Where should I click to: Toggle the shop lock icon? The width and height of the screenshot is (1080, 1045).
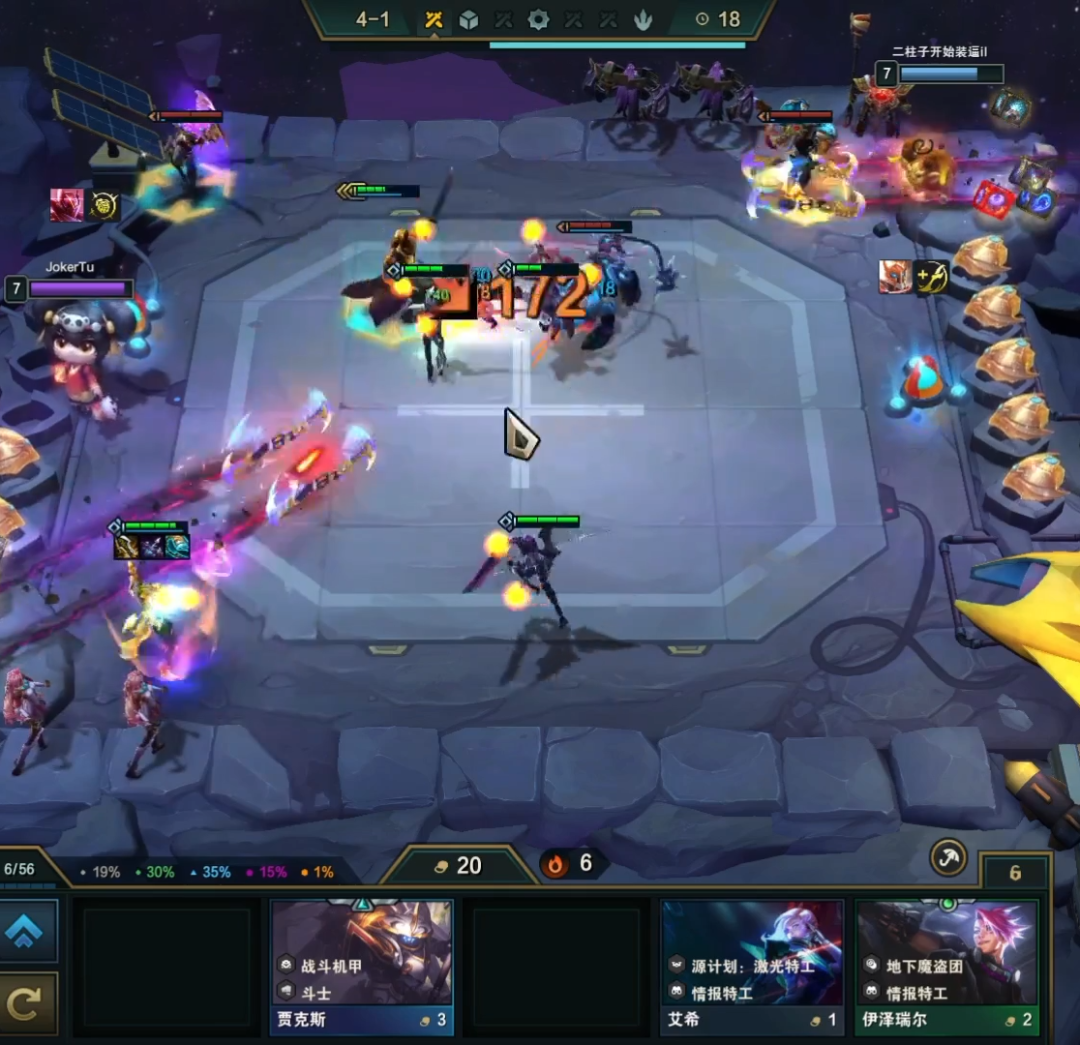[x=948, y=857]
